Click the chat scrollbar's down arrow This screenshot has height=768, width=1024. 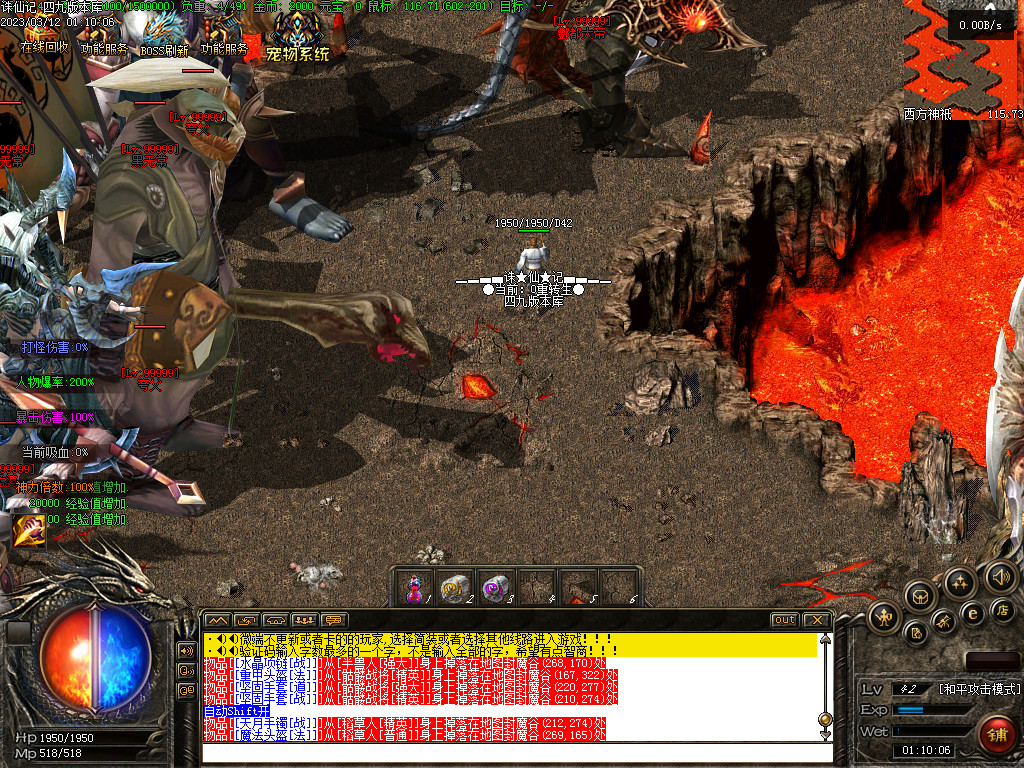pos(825,735)
